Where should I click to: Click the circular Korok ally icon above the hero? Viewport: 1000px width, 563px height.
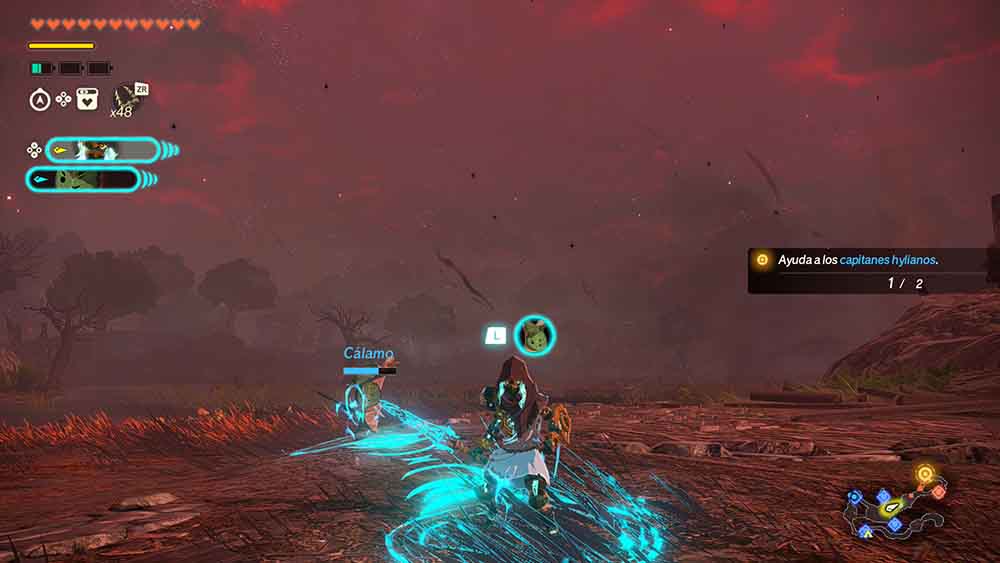[x=534, y=335]
